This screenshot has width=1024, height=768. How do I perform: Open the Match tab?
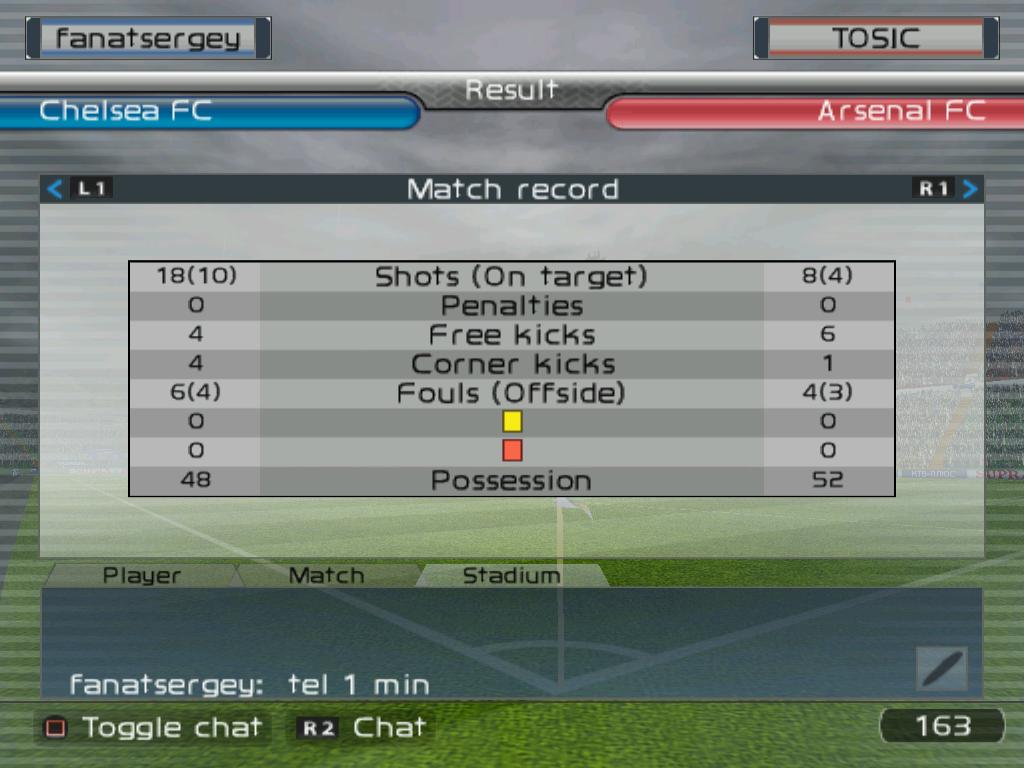click(x=326, y=575)
